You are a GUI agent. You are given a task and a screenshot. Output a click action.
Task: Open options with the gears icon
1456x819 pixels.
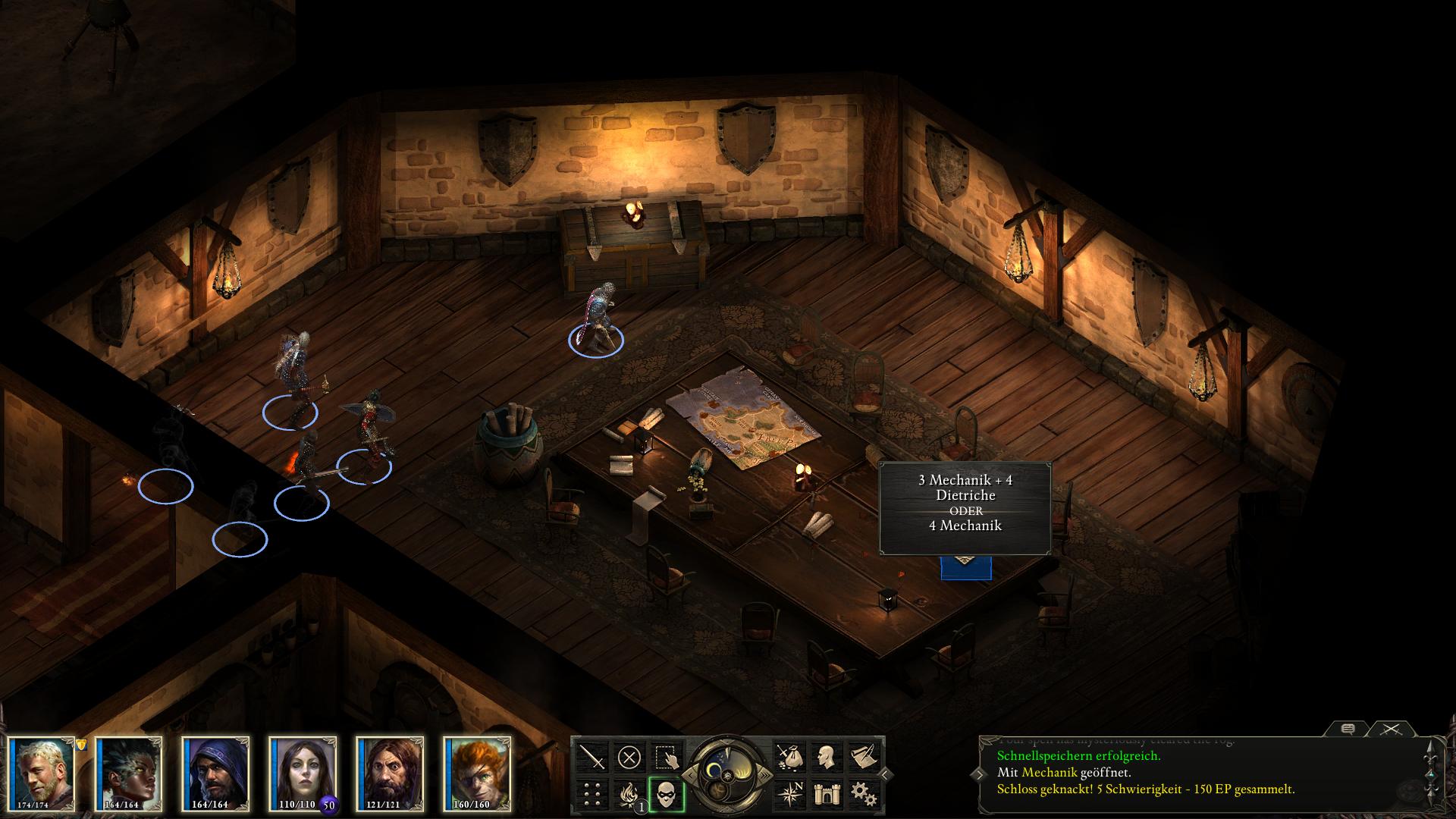pyautogui.click(x=863, y=793)
